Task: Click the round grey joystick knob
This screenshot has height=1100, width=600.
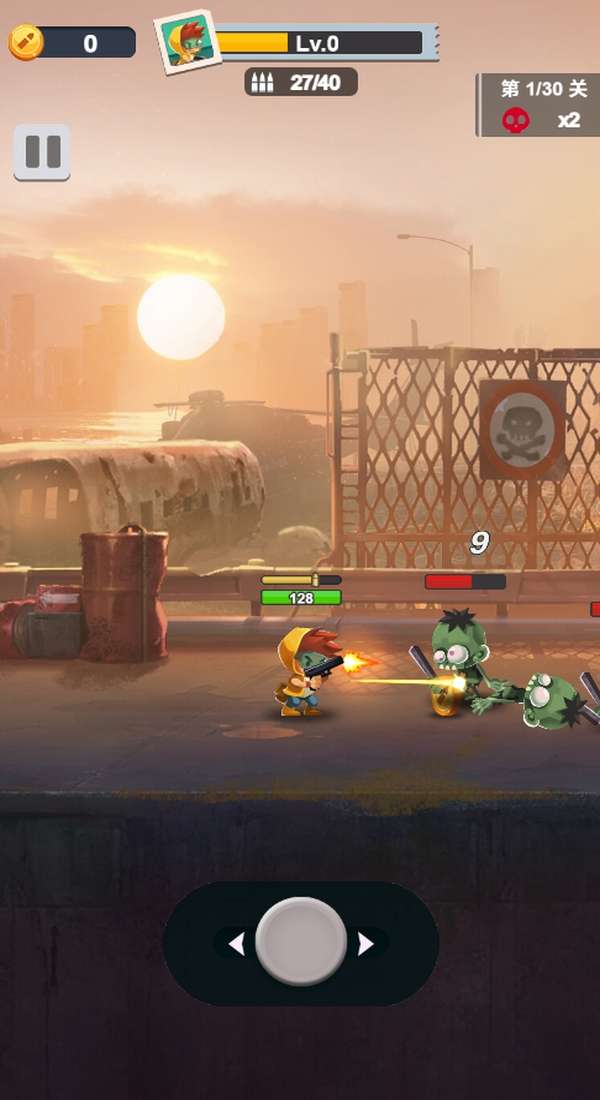Action: tap(301, 942)
